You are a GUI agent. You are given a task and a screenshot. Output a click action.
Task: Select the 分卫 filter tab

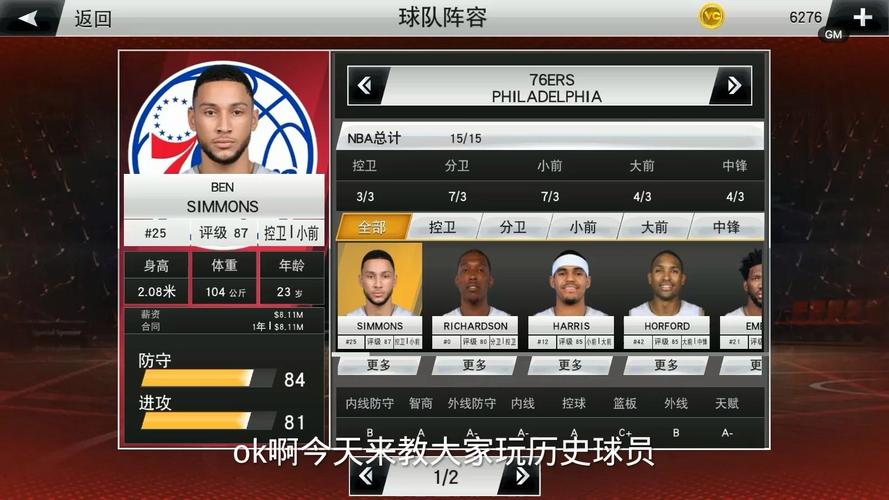click(x=513, y=227)
